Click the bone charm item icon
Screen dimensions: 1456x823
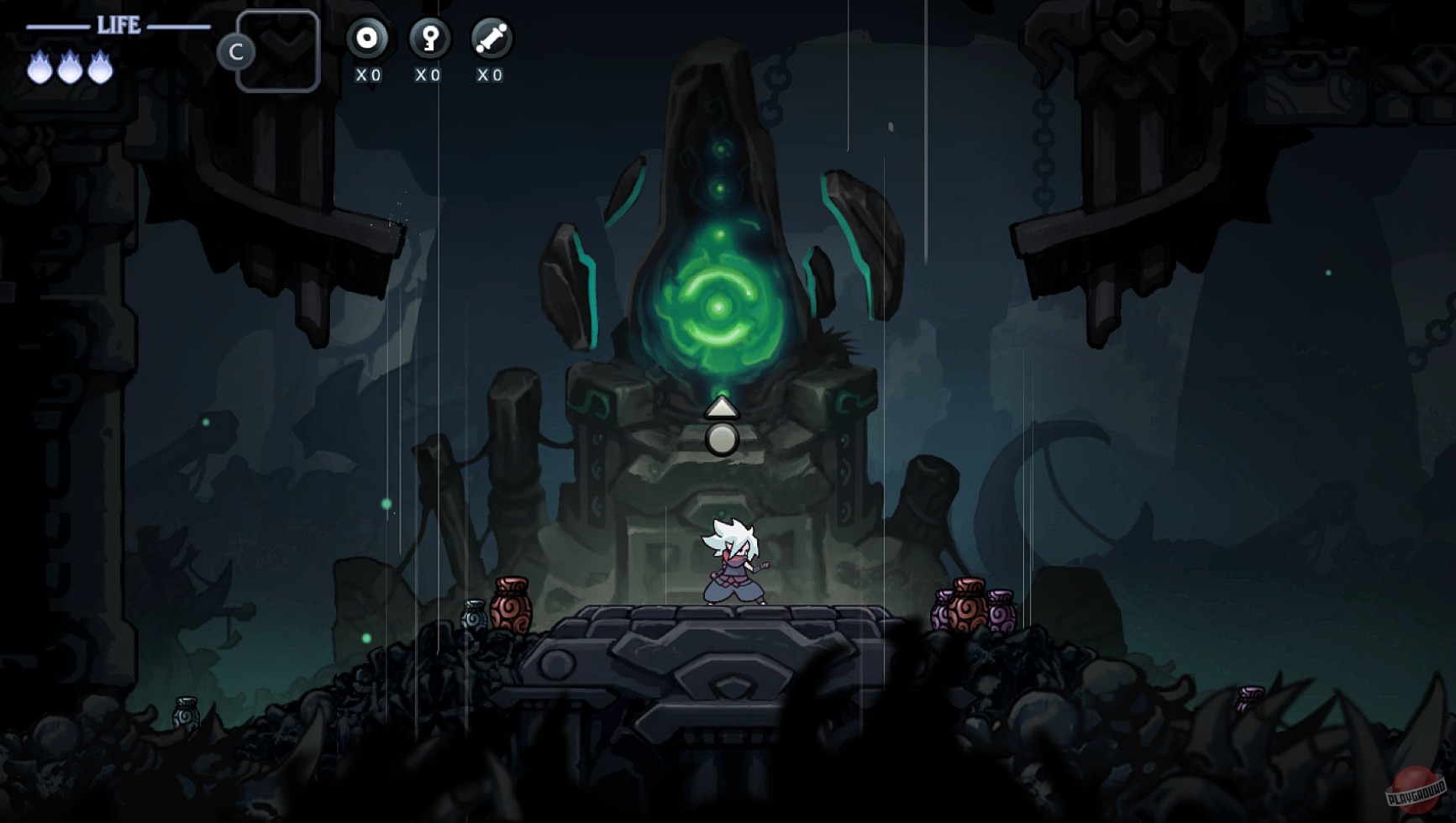click(x=490, y=39)
